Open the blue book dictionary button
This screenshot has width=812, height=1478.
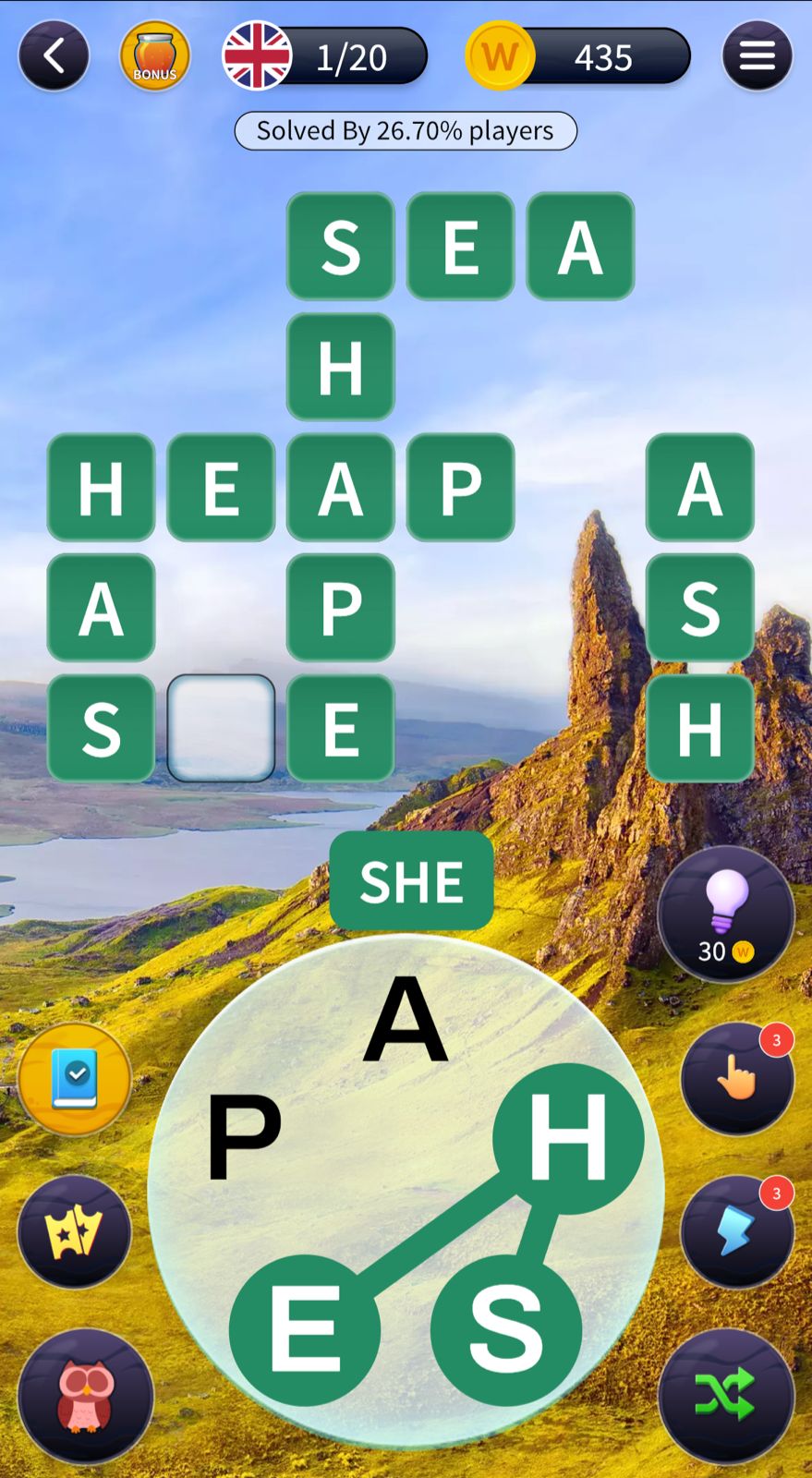(x=74, y=1079)
